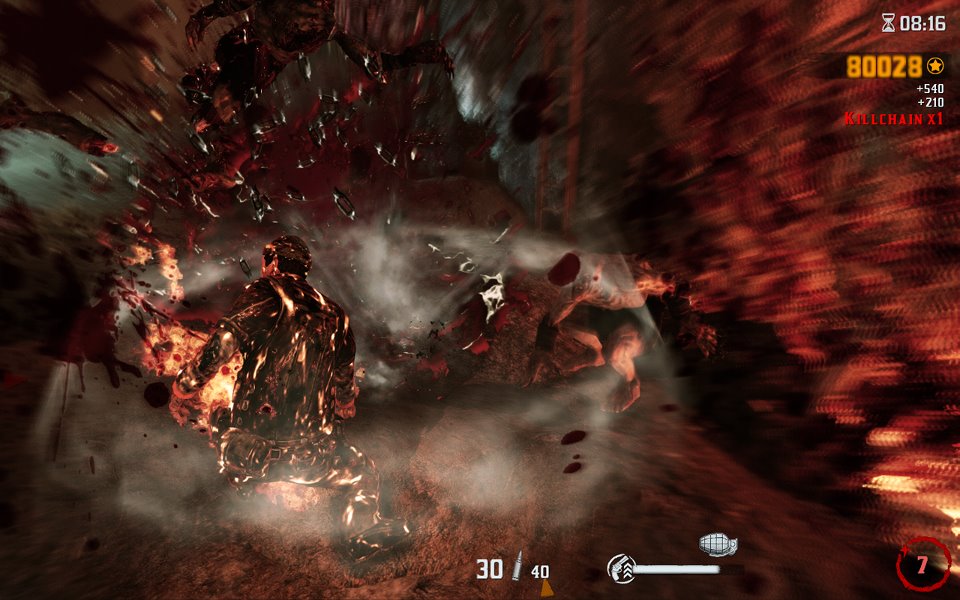Click the red circular counter icon
The width and height of the screenshot is (960, 600).
click(923, 564)
